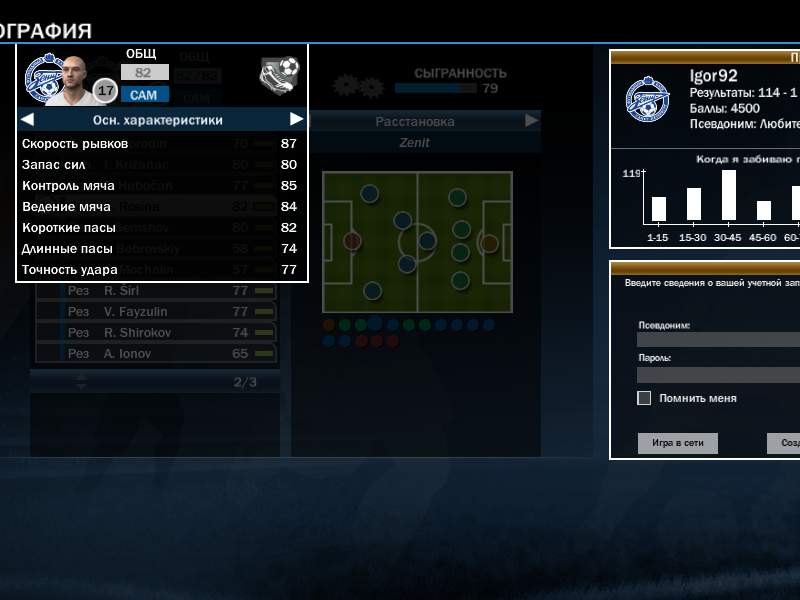Select reserve player R. Širl
The image size is (800, 600).
tap(155, 291)
